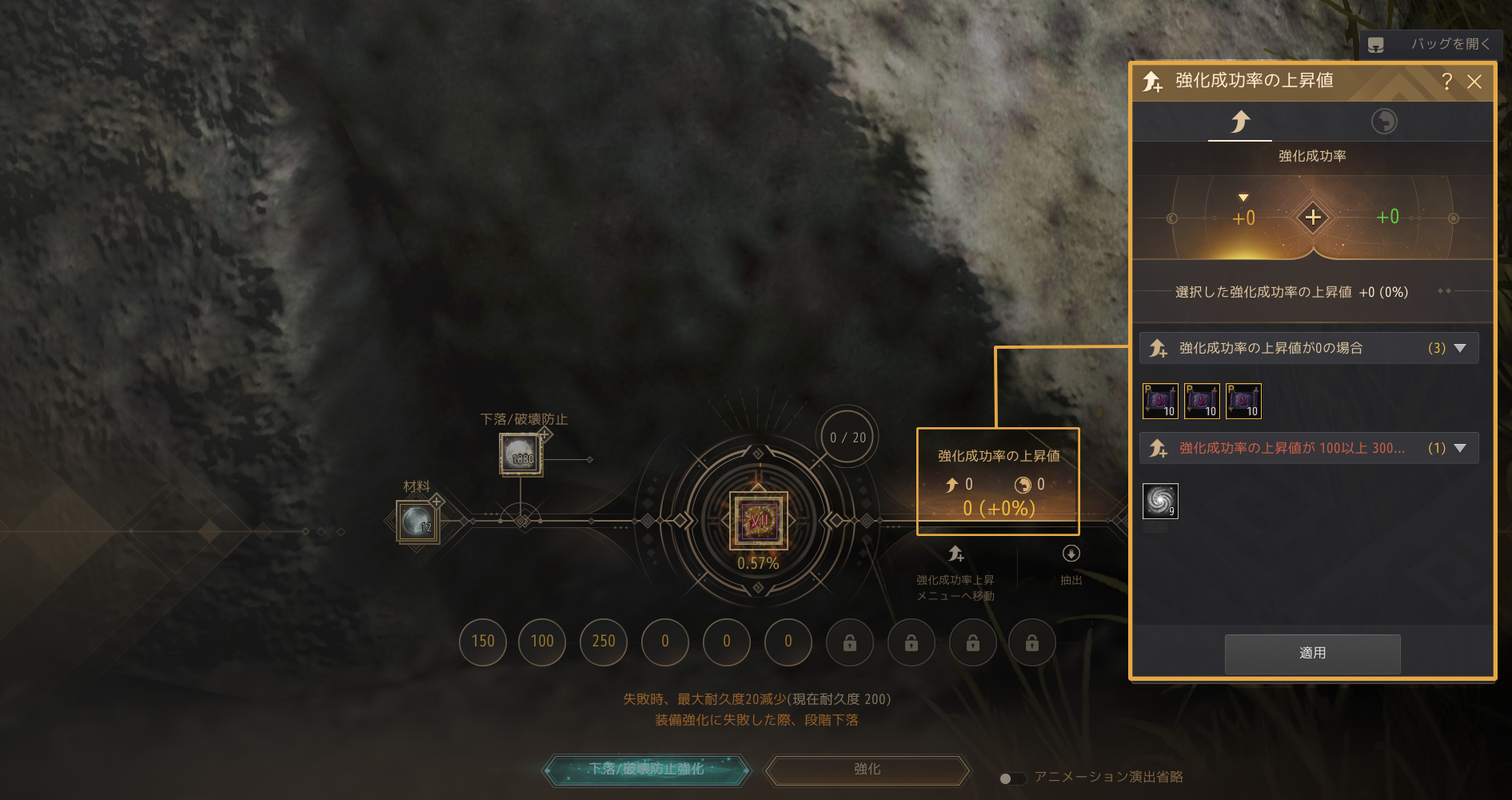Image resolution: width=1512 pixels, height=800 pixels.
Task: Choose the 100 preset circle
Action: [542, 642]
